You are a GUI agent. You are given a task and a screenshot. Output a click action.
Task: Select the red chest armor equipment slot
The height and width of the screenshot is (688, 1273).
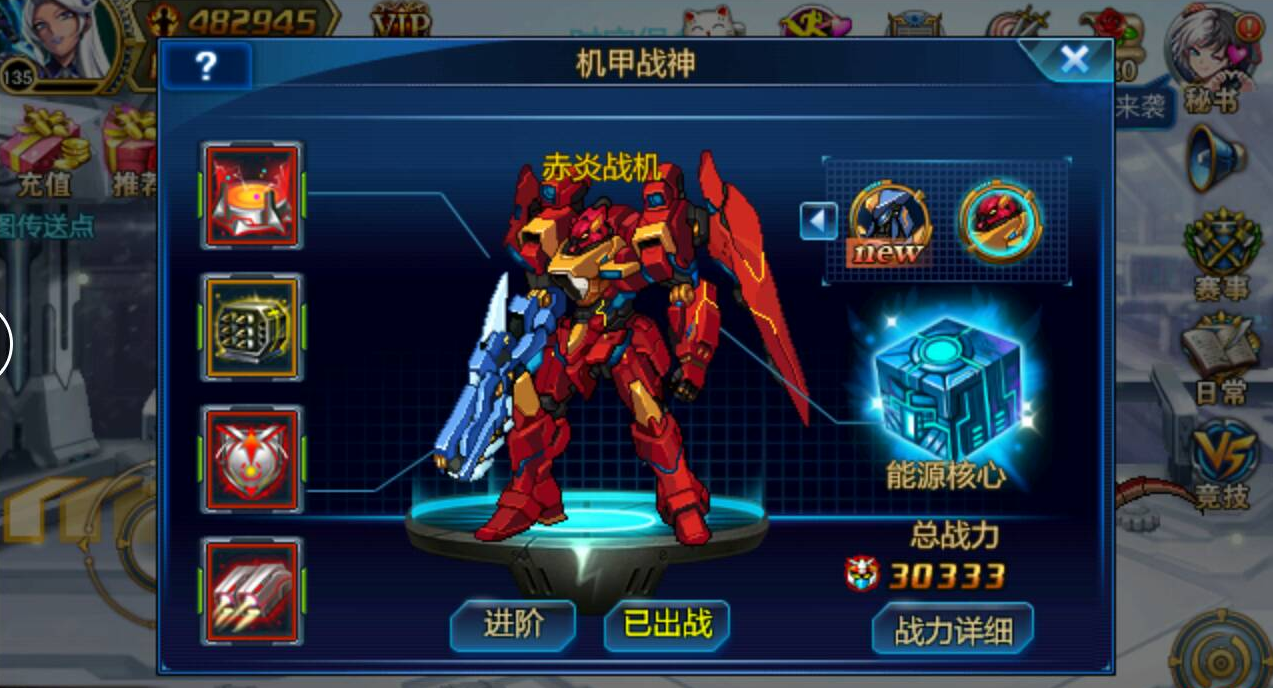point(252,459)
